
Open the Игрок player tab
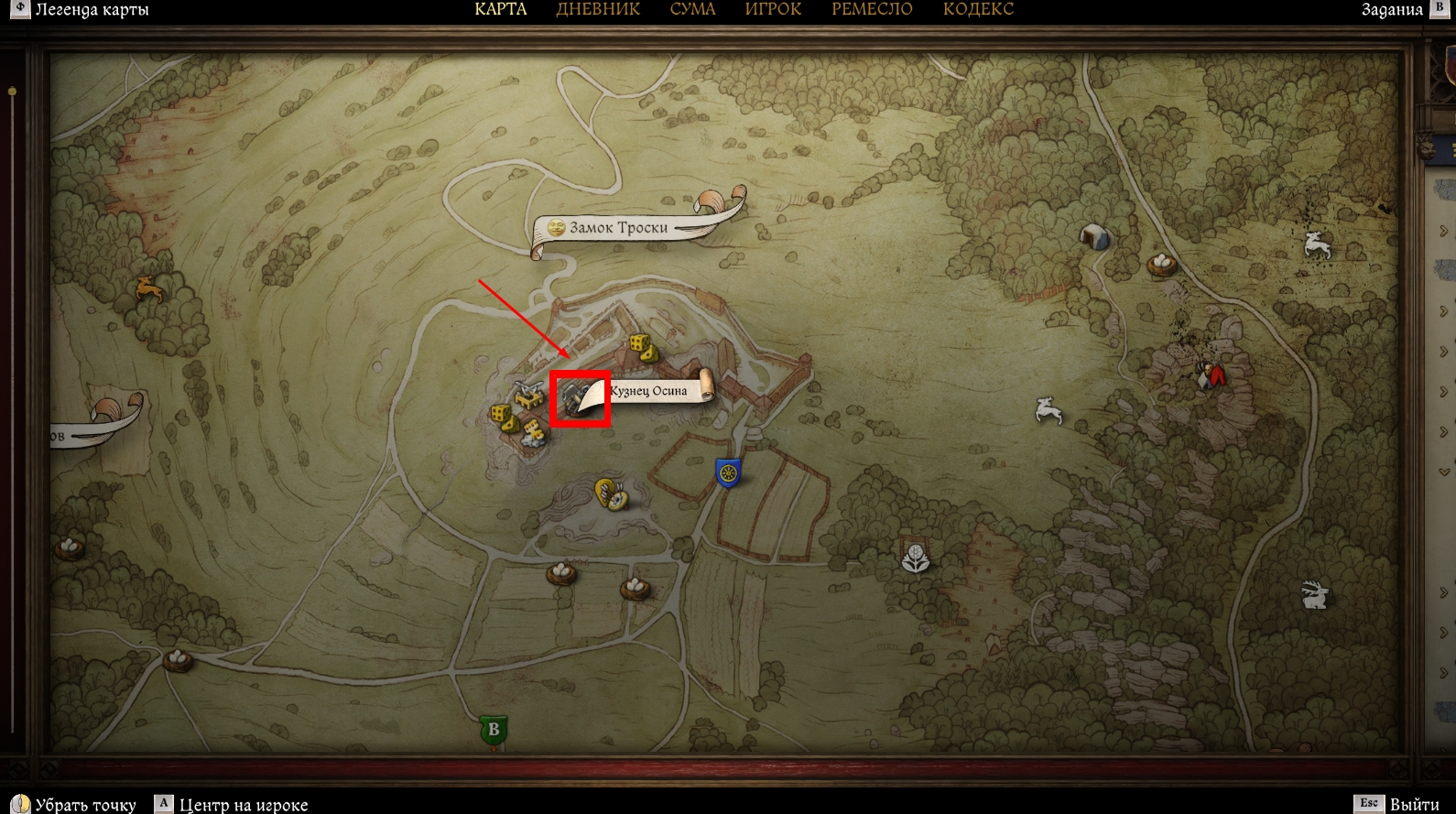(773, 10)
